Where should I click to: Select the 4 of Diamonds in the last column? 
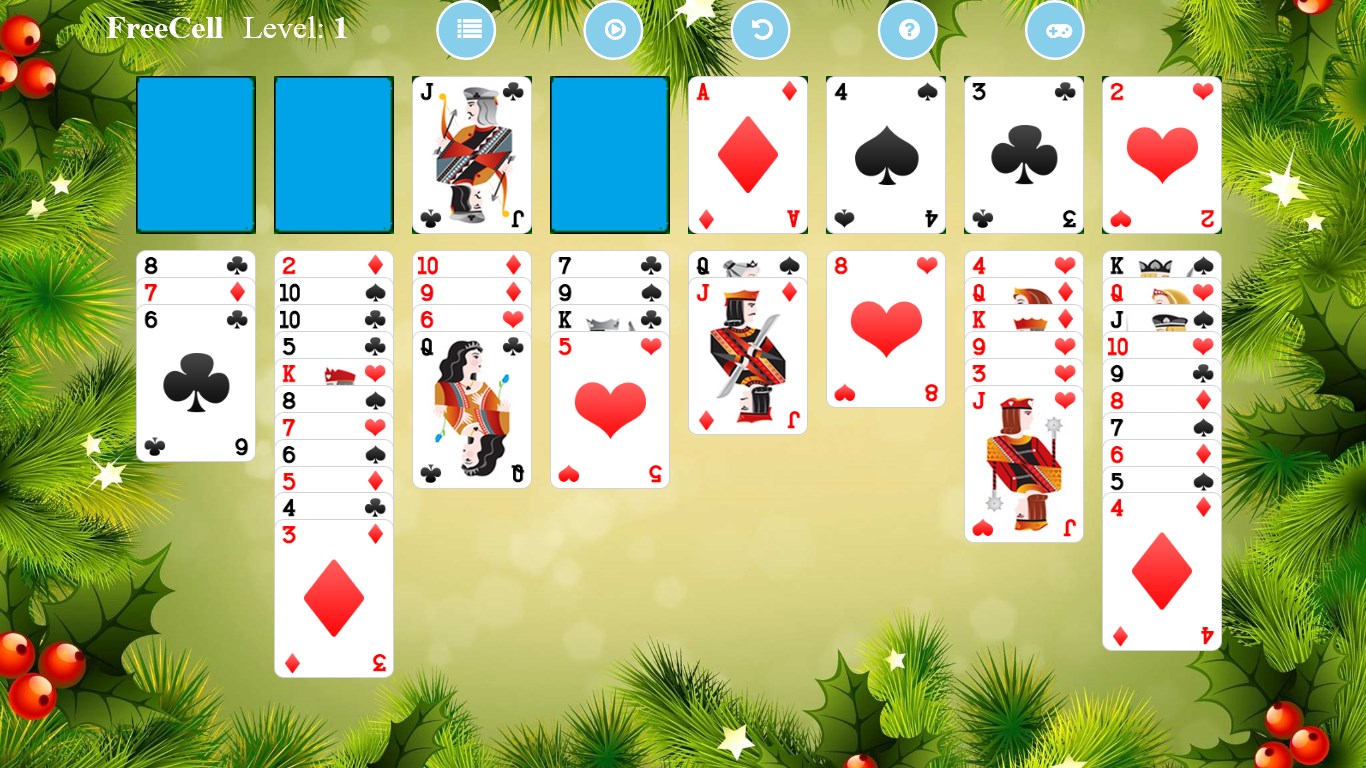pos(1161,570)
